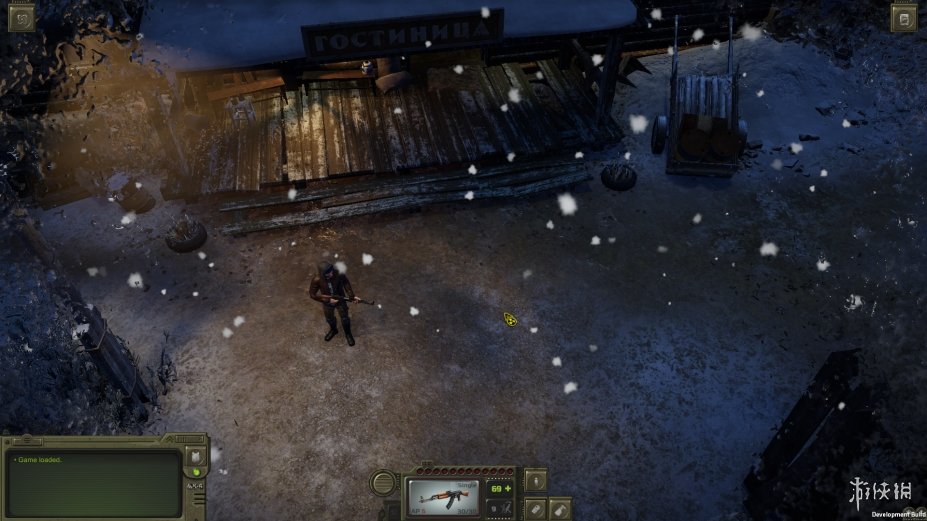Open the top-right corner menu button
This screenshot has width=927, height=521.
[x=904, y=18]
